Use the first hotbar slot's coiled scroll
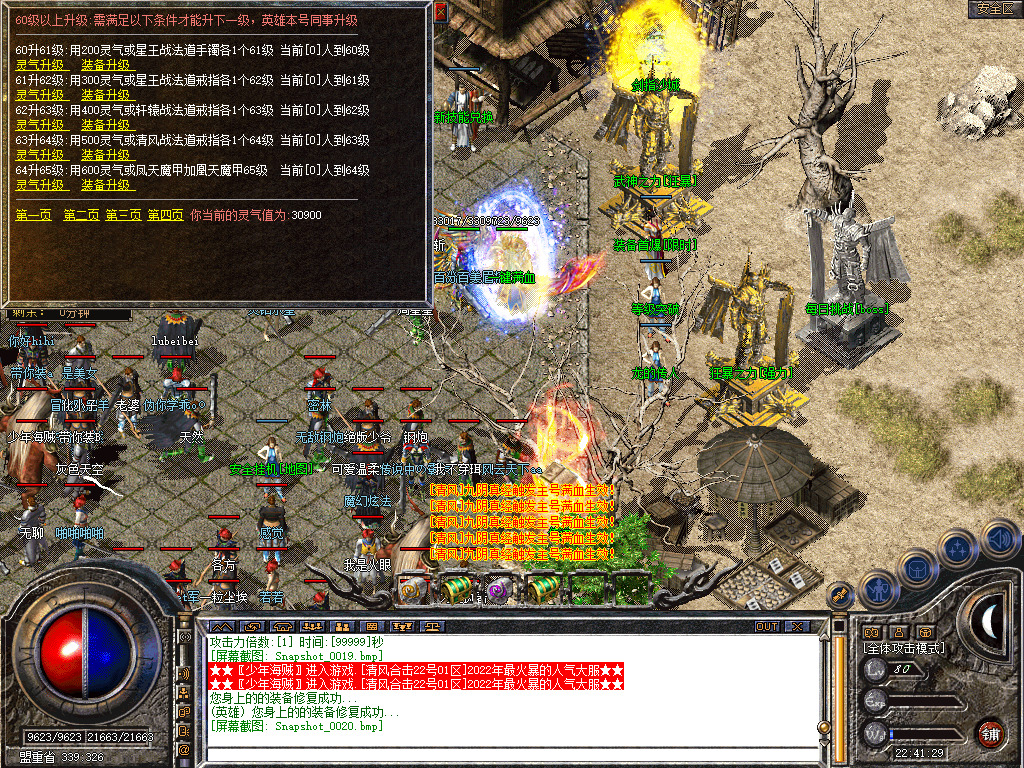The height and width of the screenshot is (768, 1024). click(x=413, y=589)
